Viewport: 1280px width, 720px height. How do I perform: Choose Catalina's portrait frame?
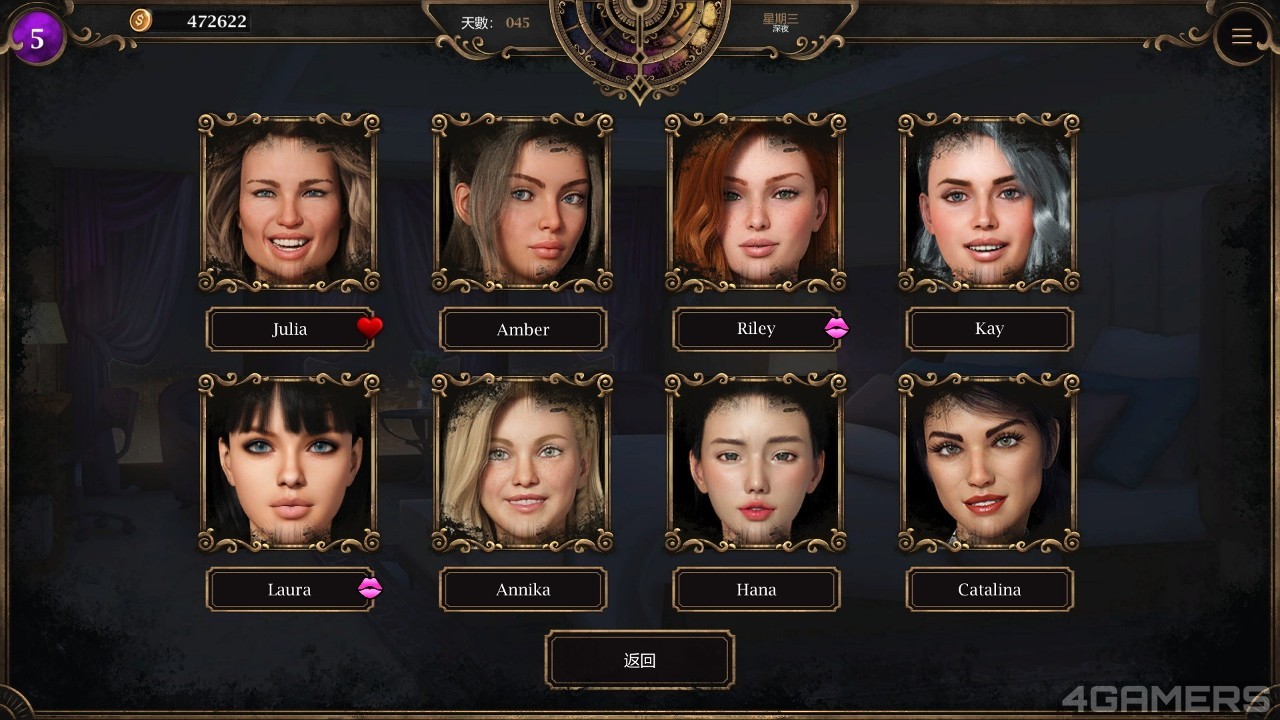(989, 463)
